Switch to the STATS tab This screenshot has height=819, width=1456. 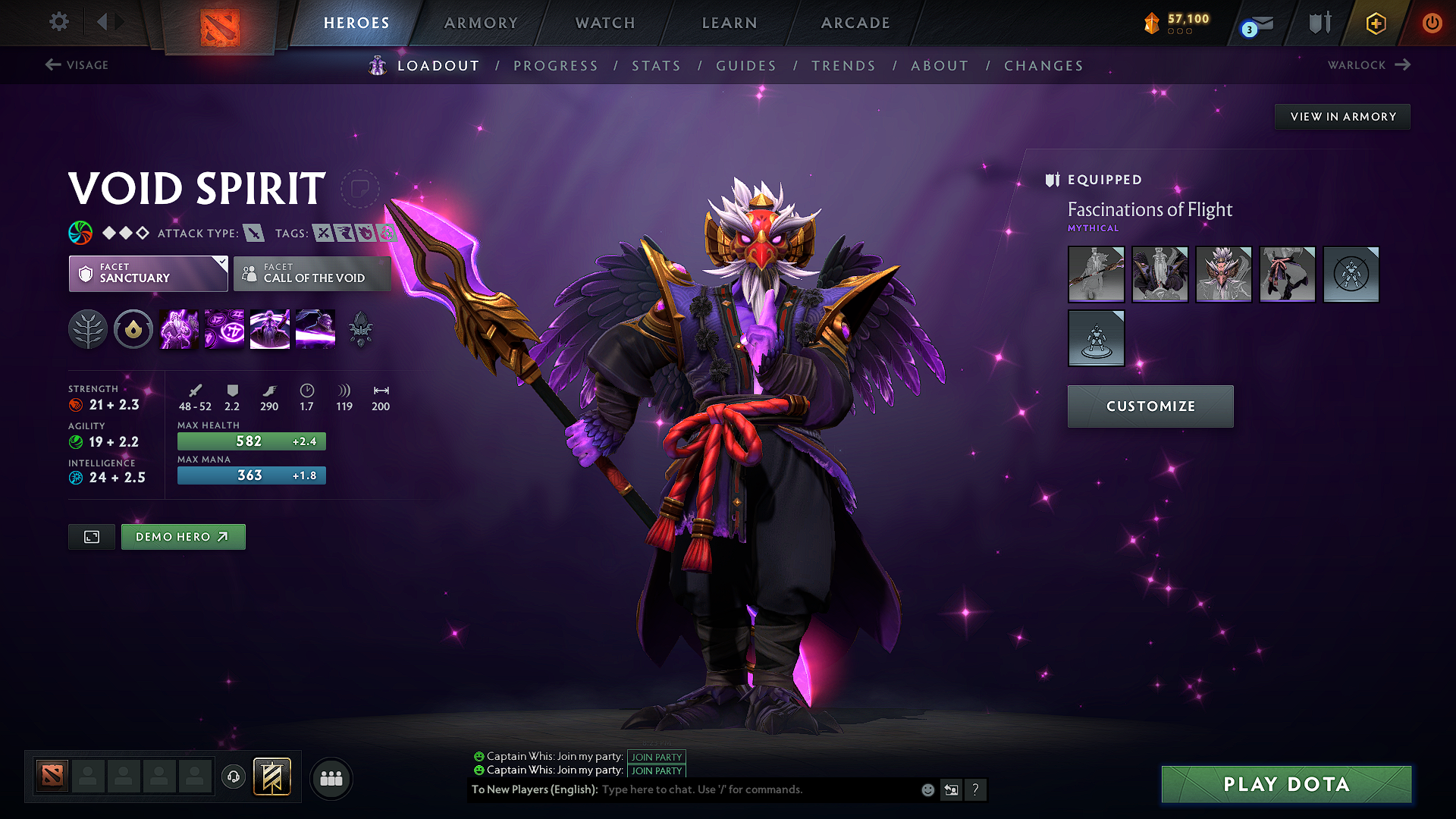[657, 65]
